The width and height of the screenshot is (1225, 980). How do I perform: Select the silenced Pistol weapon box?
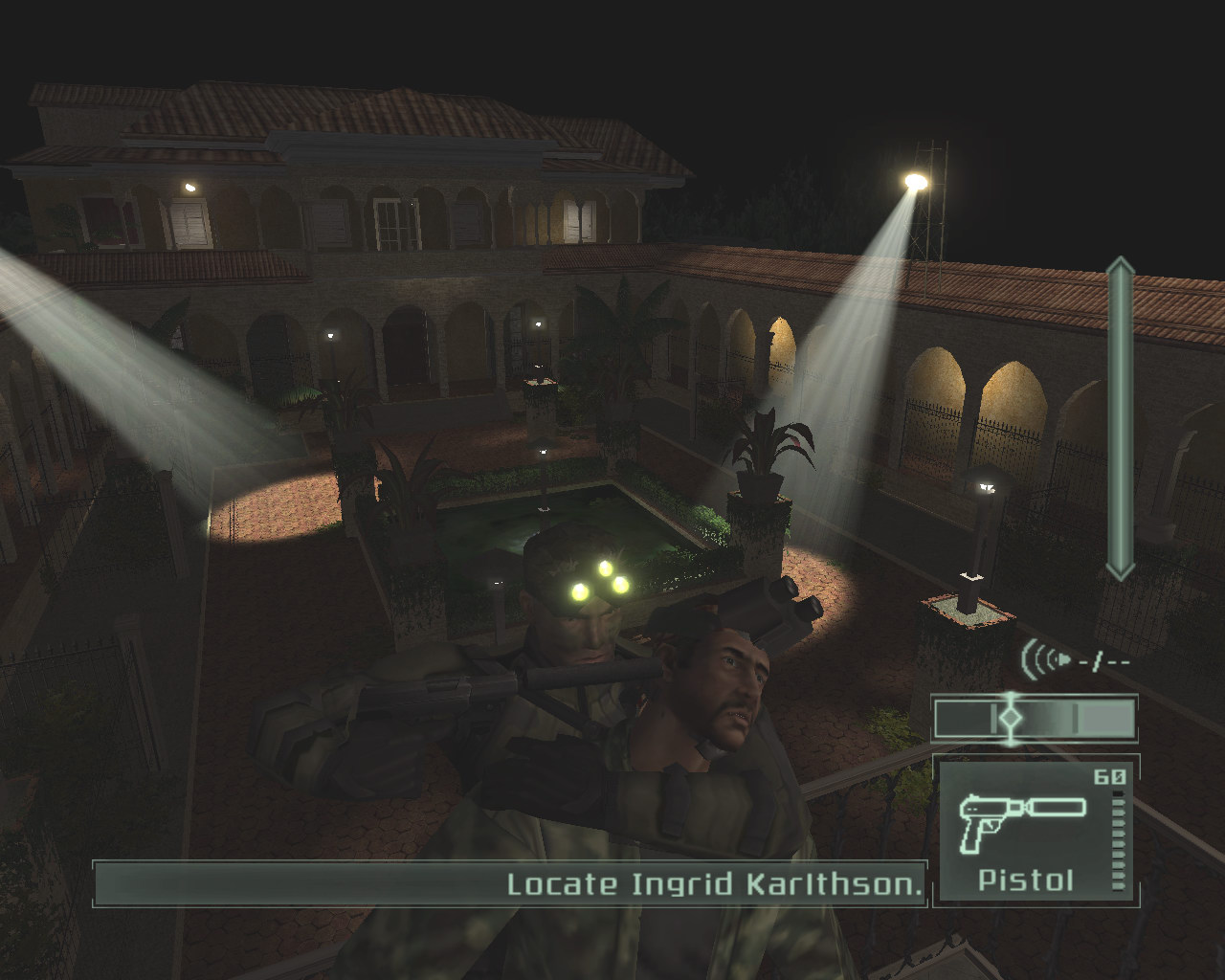click(x=1034, y=830)
